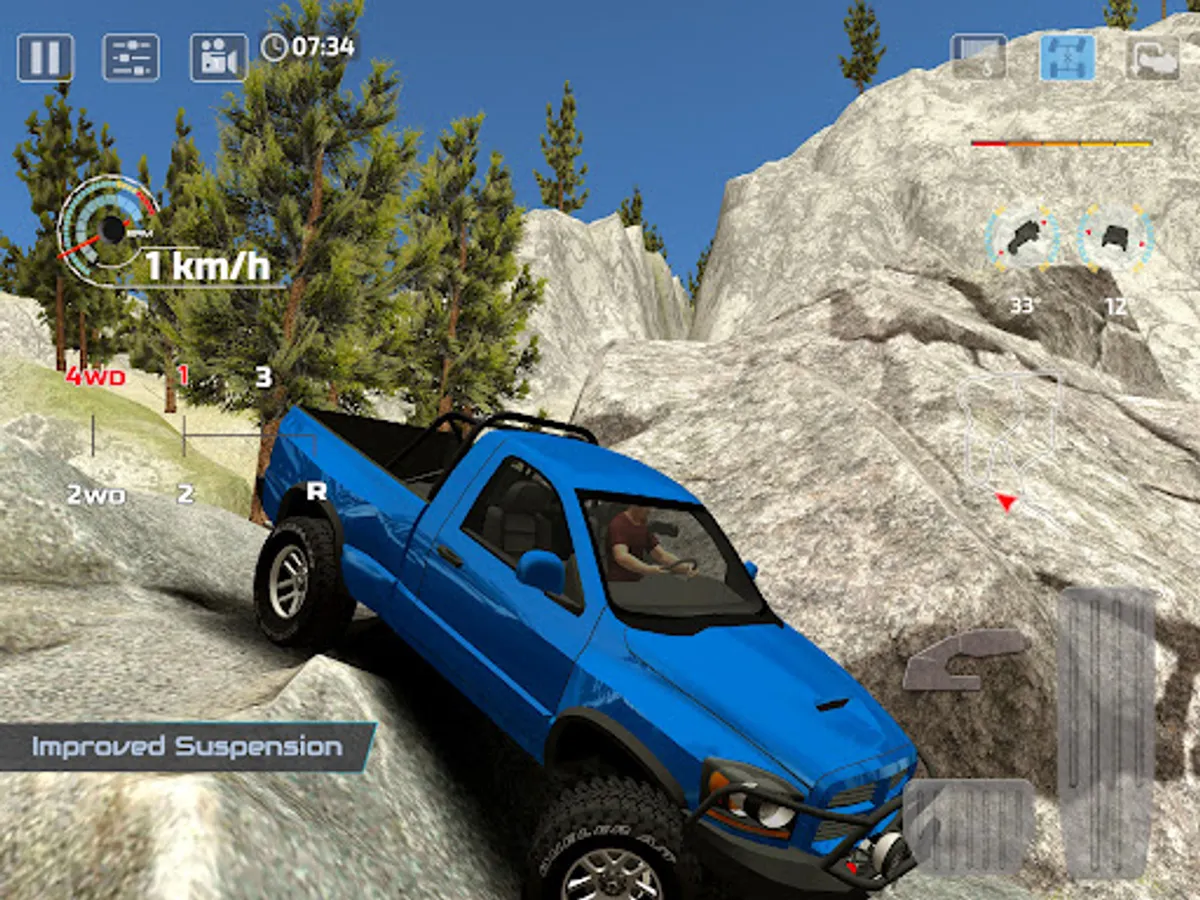1200x900 pixels.
Task: Open the sliders settings panel
Action: (131, 57)
